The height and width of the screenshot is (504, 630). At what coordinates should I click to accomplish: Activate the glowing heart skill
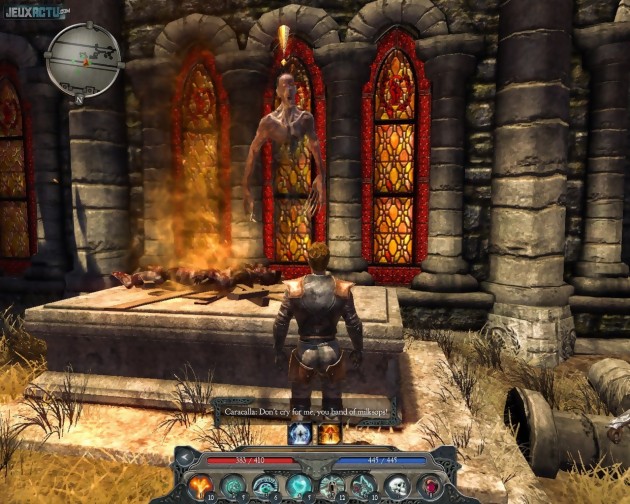[x=297, y=485]
